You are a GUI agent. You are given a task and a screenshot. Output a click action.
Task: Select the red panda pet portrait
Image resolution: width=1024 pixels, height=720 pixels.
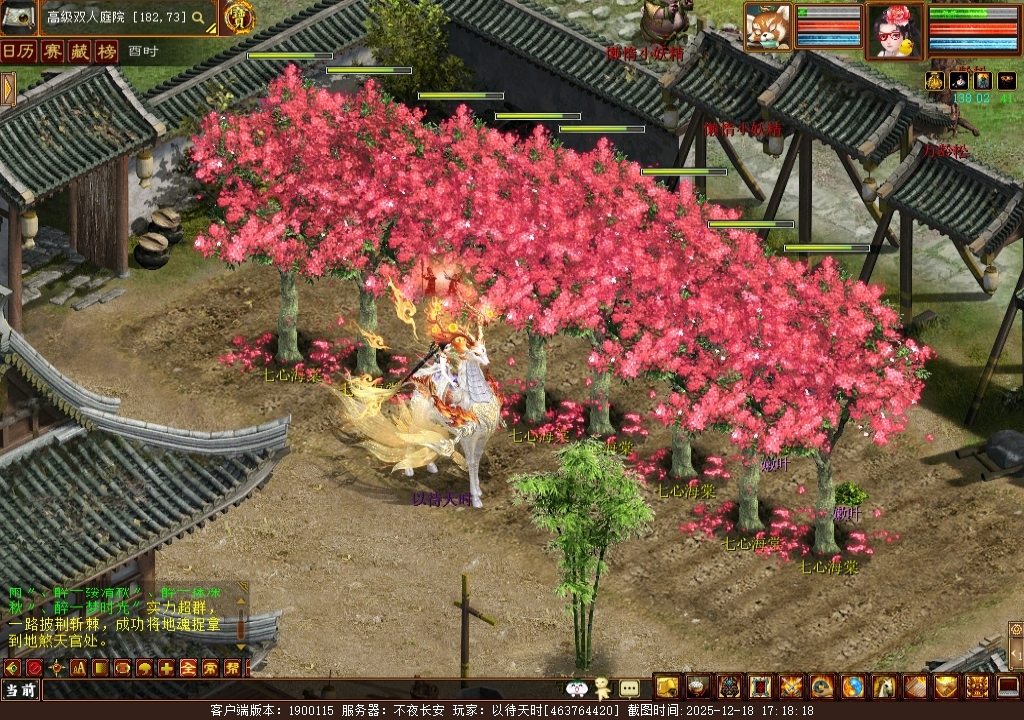click(x=768, y=27)
